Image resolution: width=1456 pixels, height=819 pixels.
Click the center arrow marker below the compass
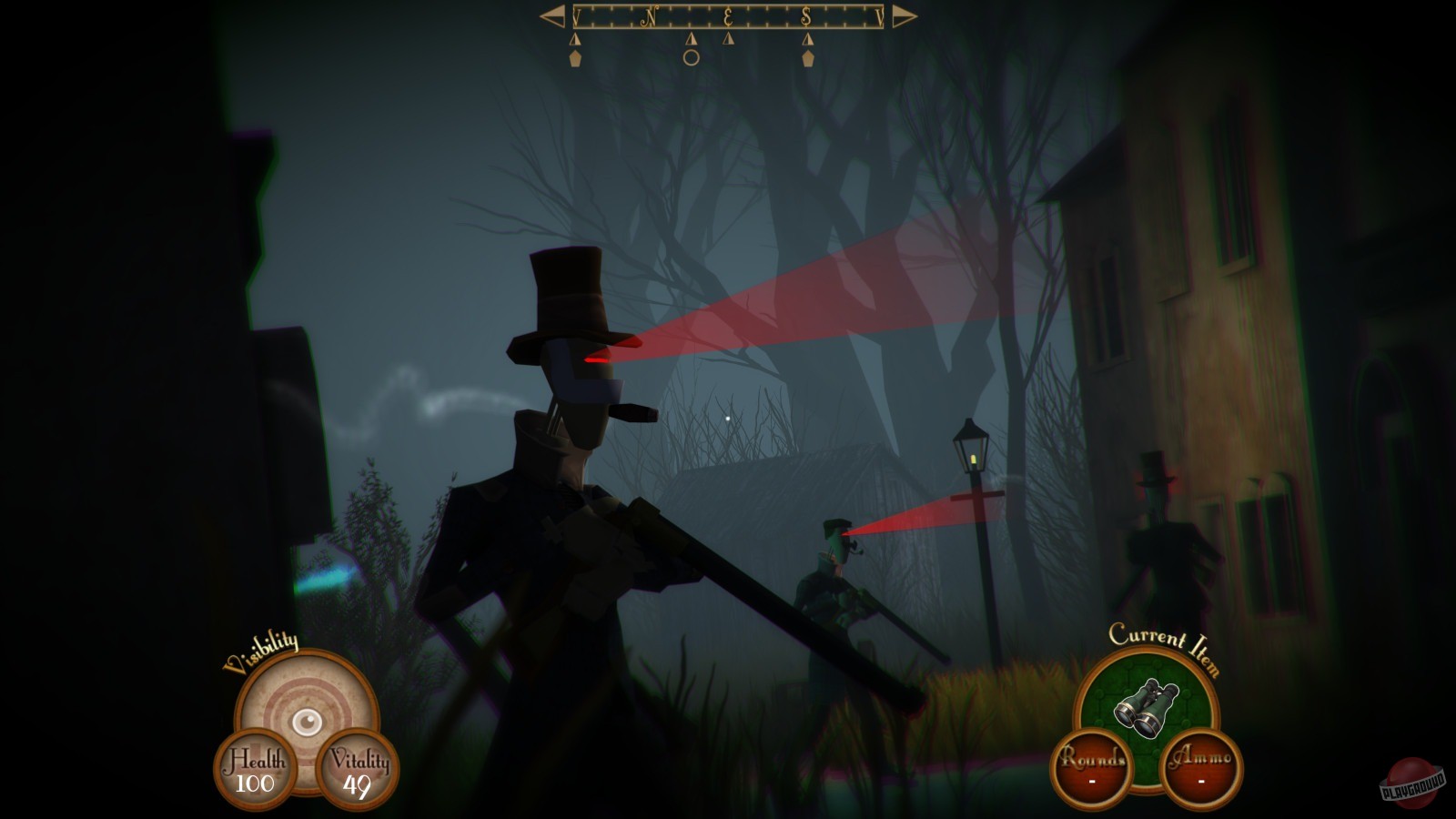pos(693,40)
